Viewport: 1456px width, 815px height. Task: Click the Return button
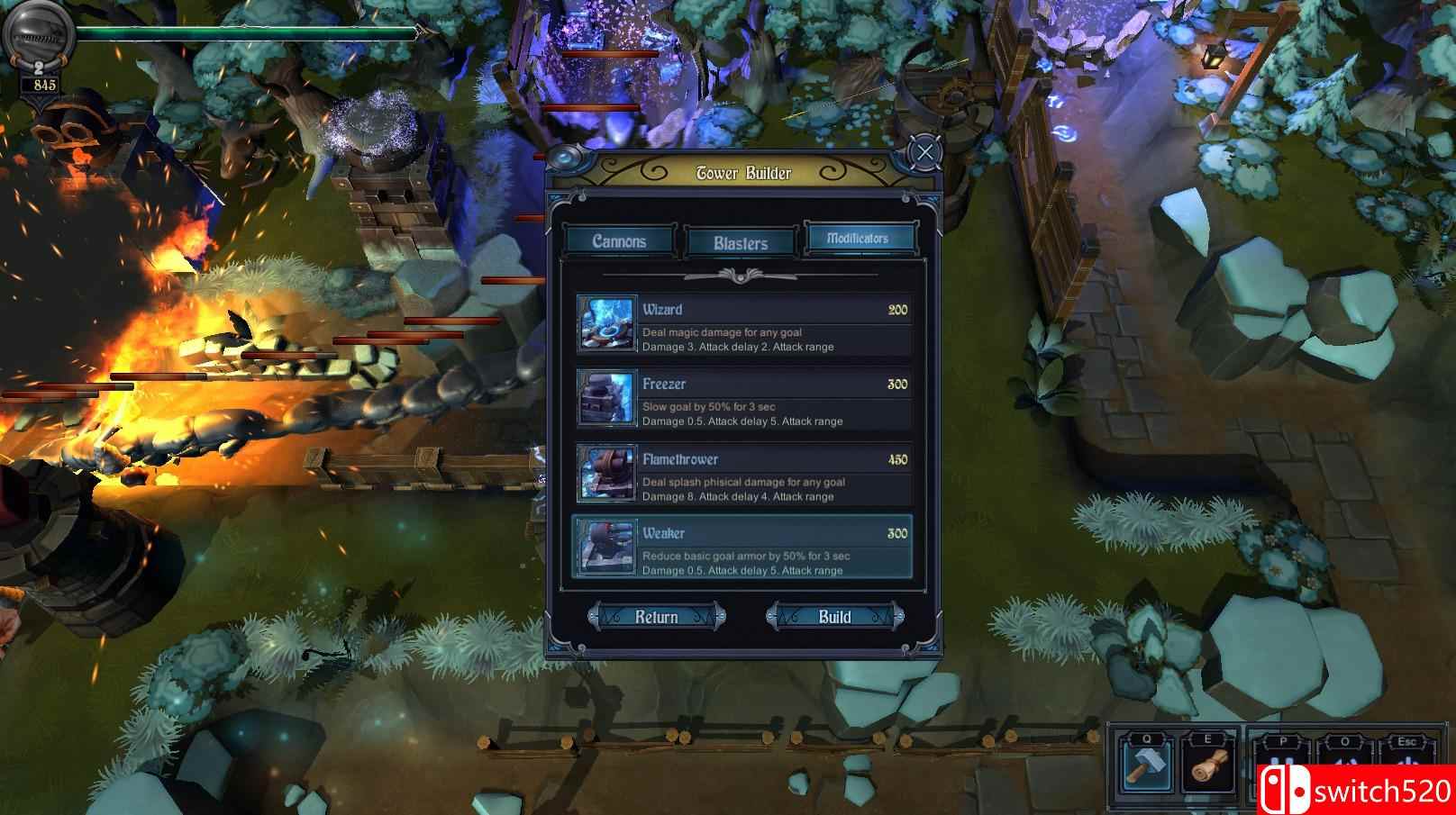click(657, 617)
